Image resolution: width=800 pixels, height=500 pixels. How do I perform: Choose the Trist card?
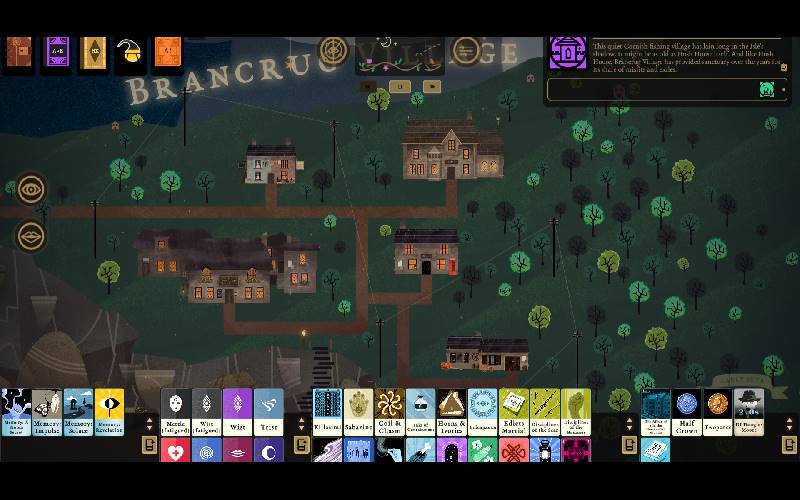point(268,412)
